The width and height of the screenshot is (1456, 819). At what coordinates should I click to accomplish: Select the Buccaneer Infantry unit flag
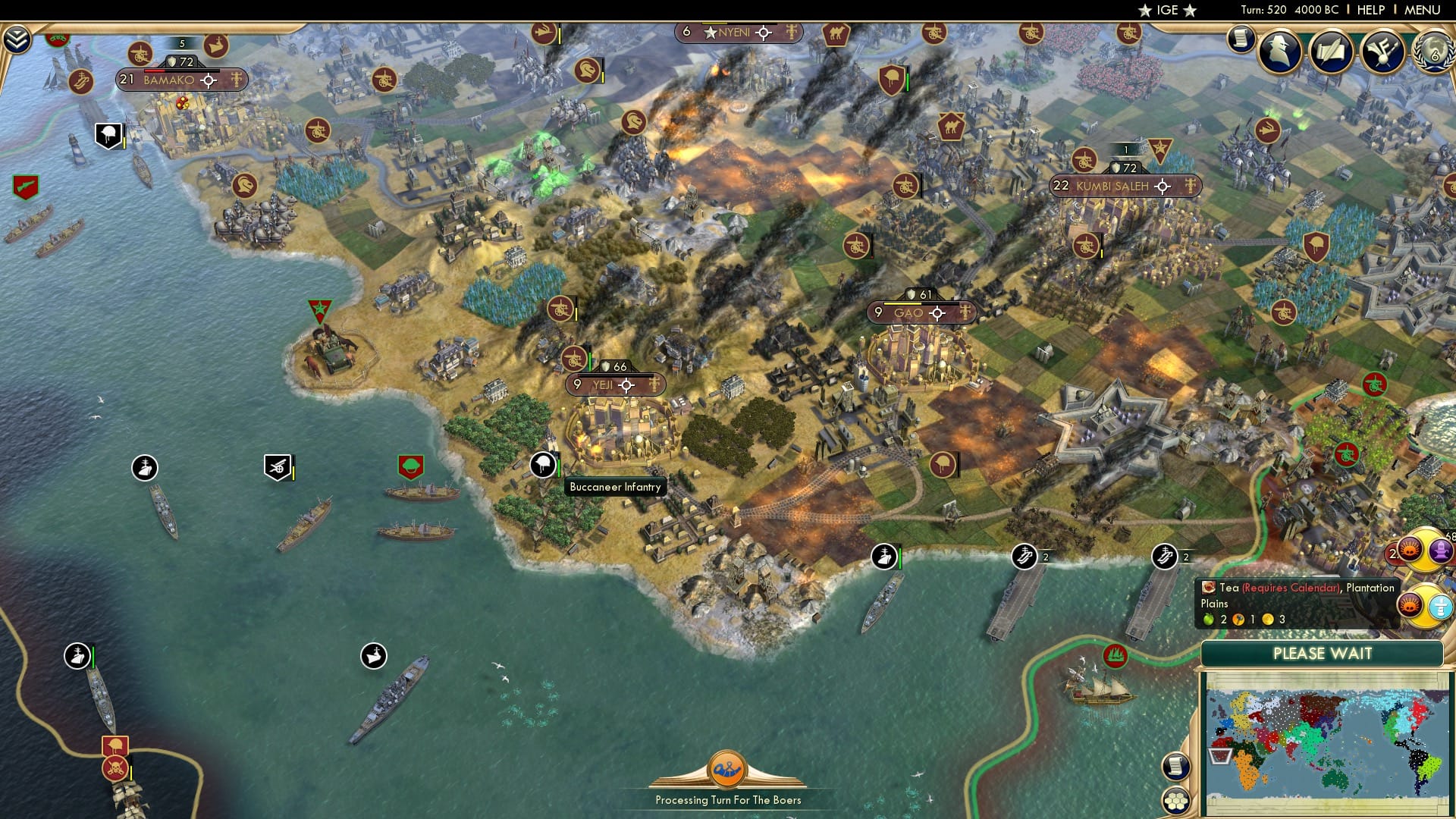pyautogui.click(x=544, y=466)
